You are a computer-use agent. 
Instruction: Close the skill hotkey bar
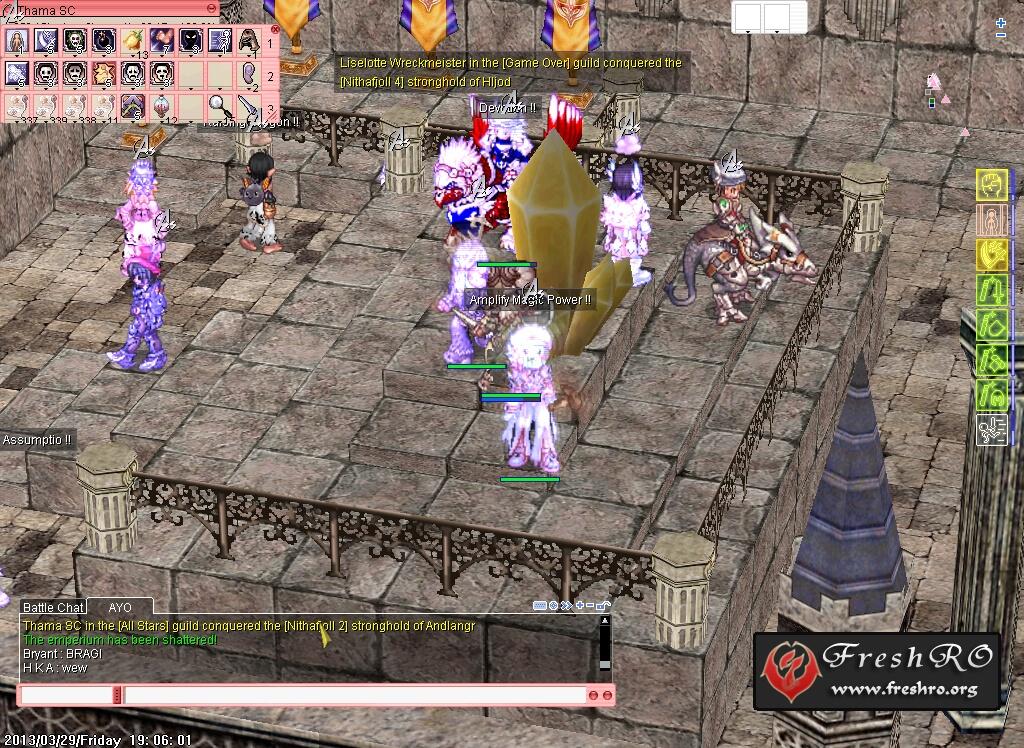275,30
